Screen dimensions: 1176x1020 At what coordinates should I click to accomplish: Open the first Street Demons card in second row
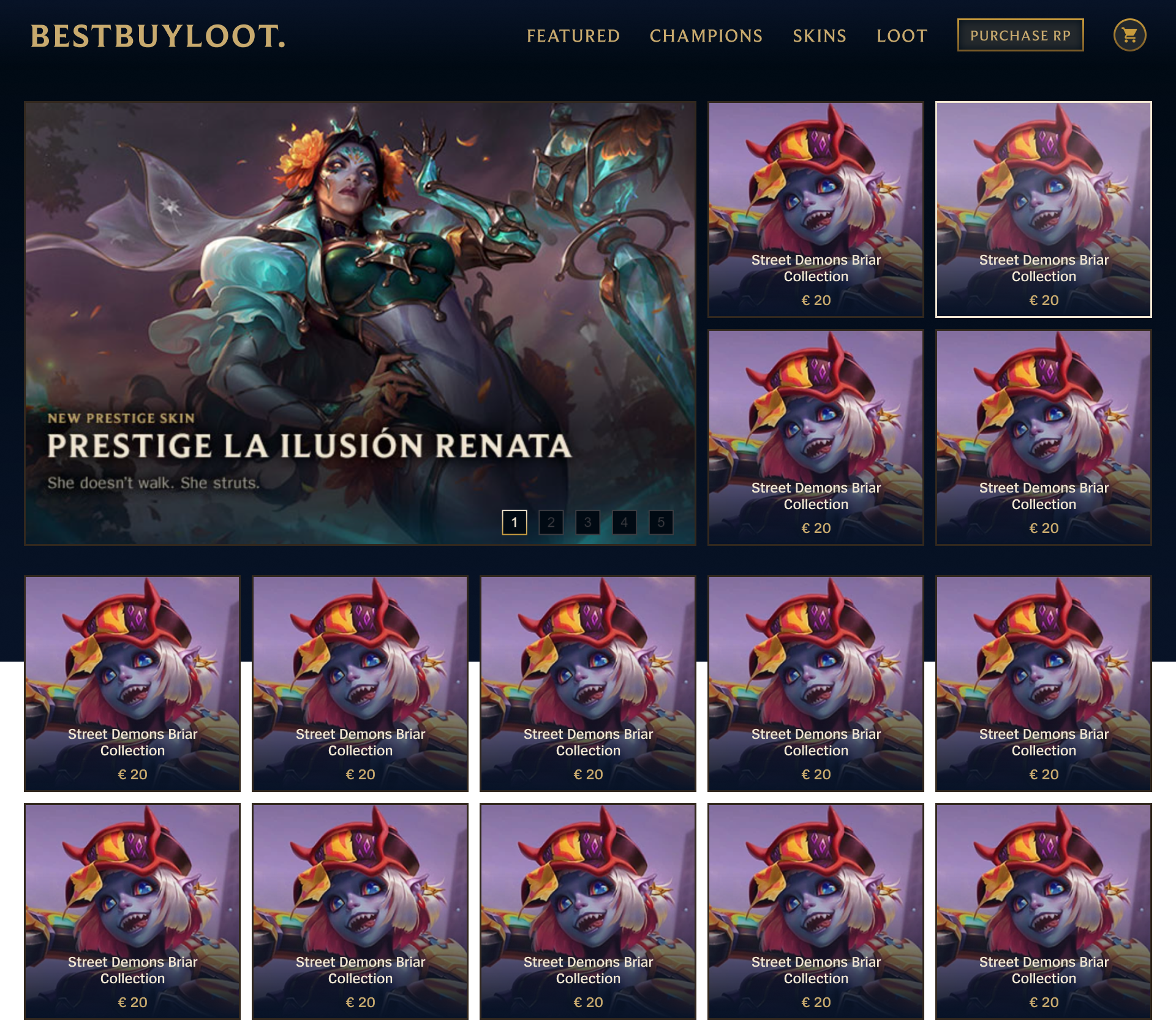click(132, 683)
